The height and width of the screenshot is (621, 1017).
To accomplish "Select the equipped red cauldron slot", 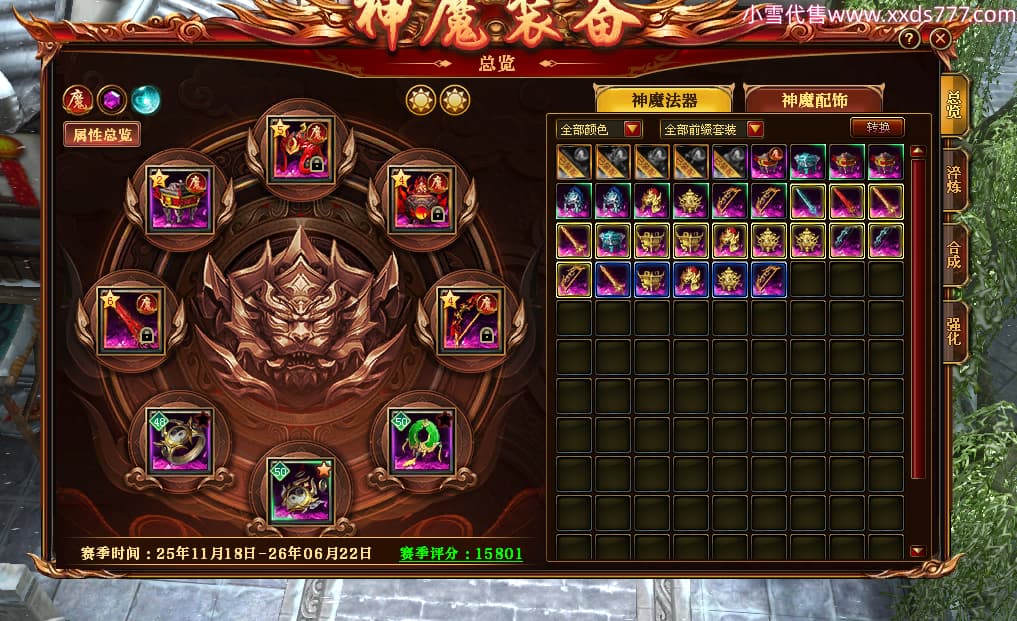I will 421,200.
